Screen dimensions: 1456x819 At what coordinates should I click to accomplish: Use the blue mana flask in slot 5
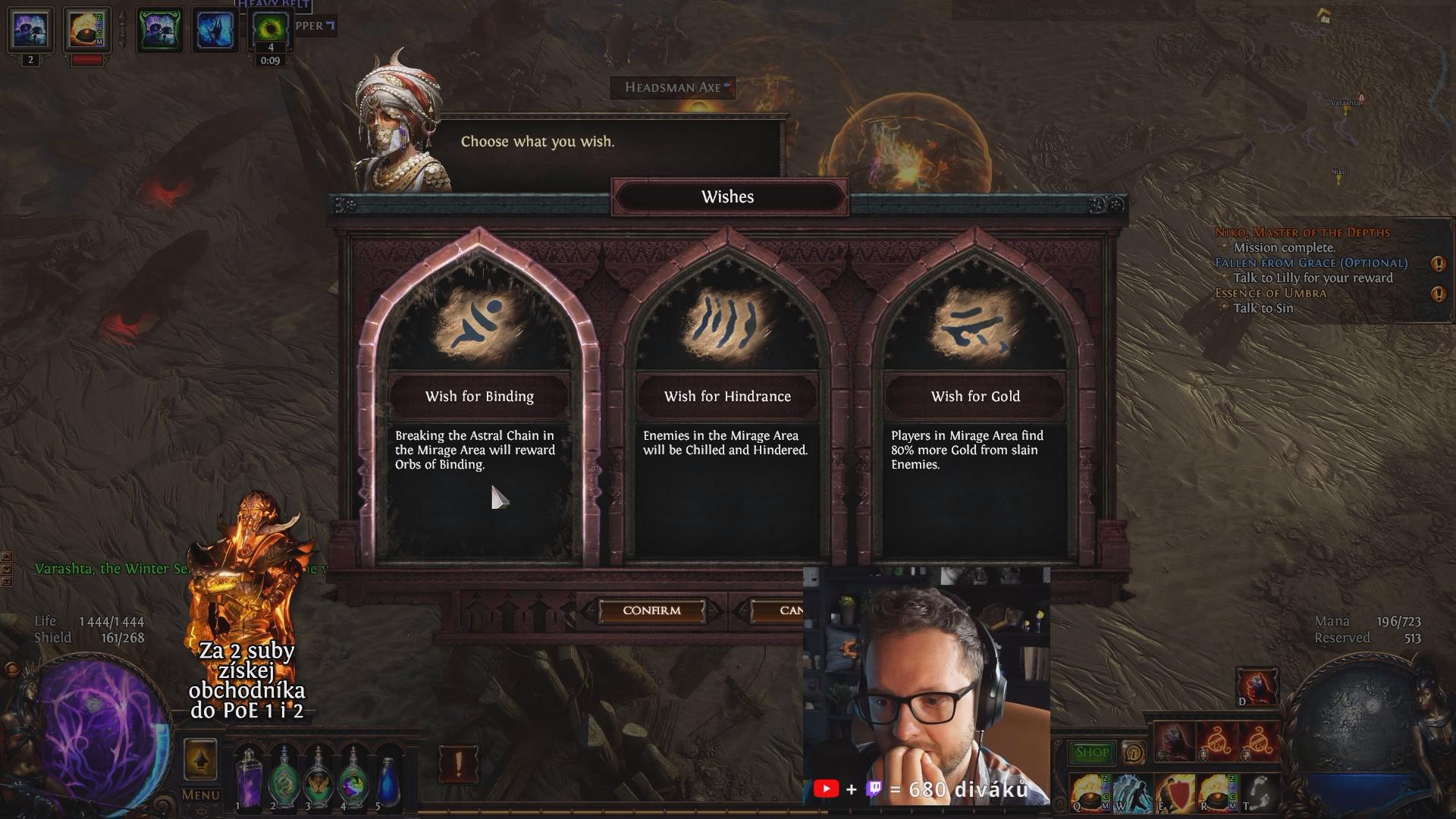[x=388, y=780]
